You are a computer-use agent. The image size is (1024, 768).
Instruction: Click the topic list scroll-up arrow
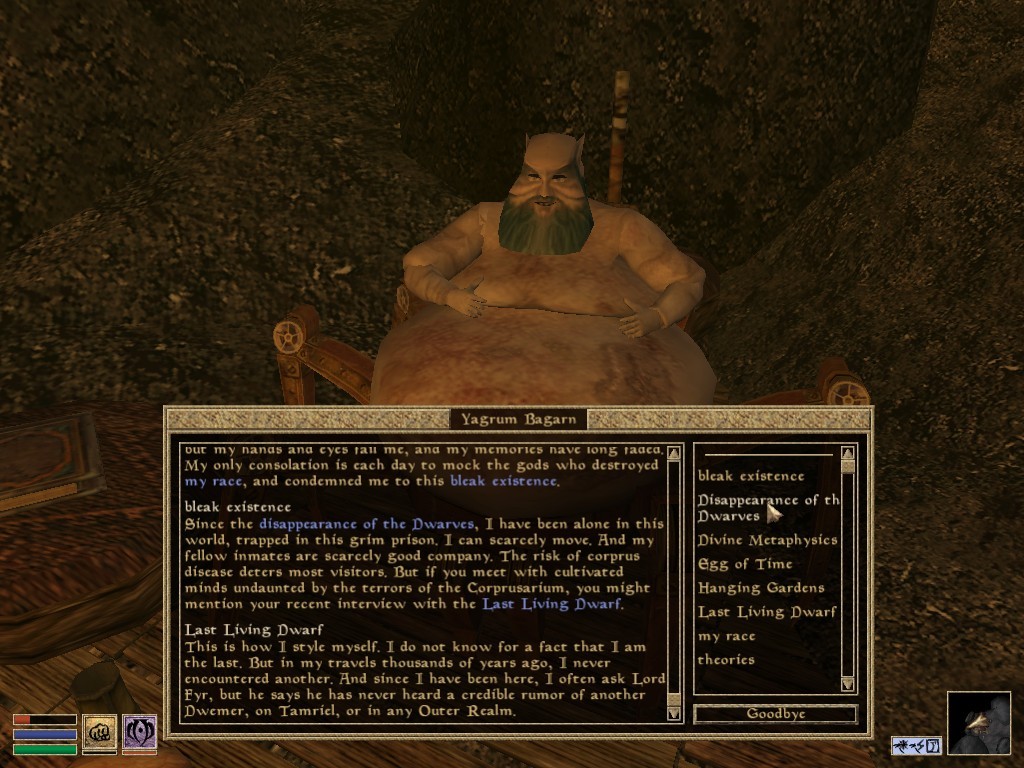click(848, 452)
